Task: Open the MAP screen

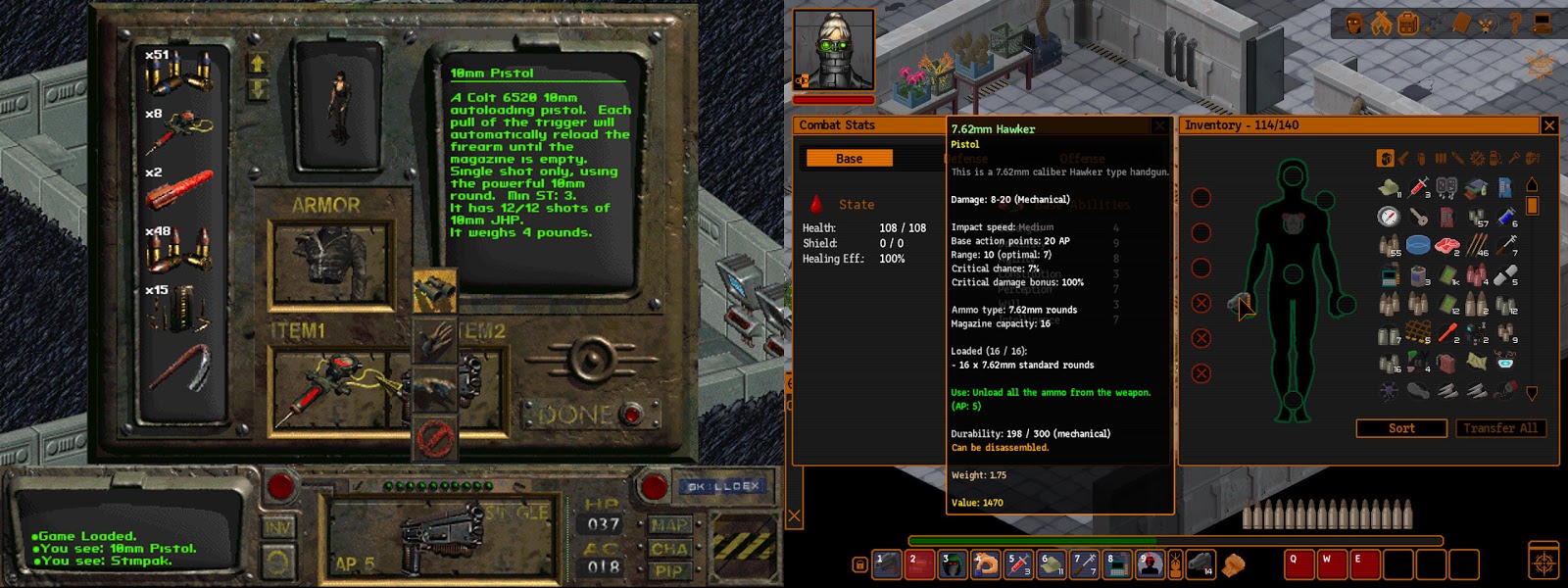Action: (668, 525)
